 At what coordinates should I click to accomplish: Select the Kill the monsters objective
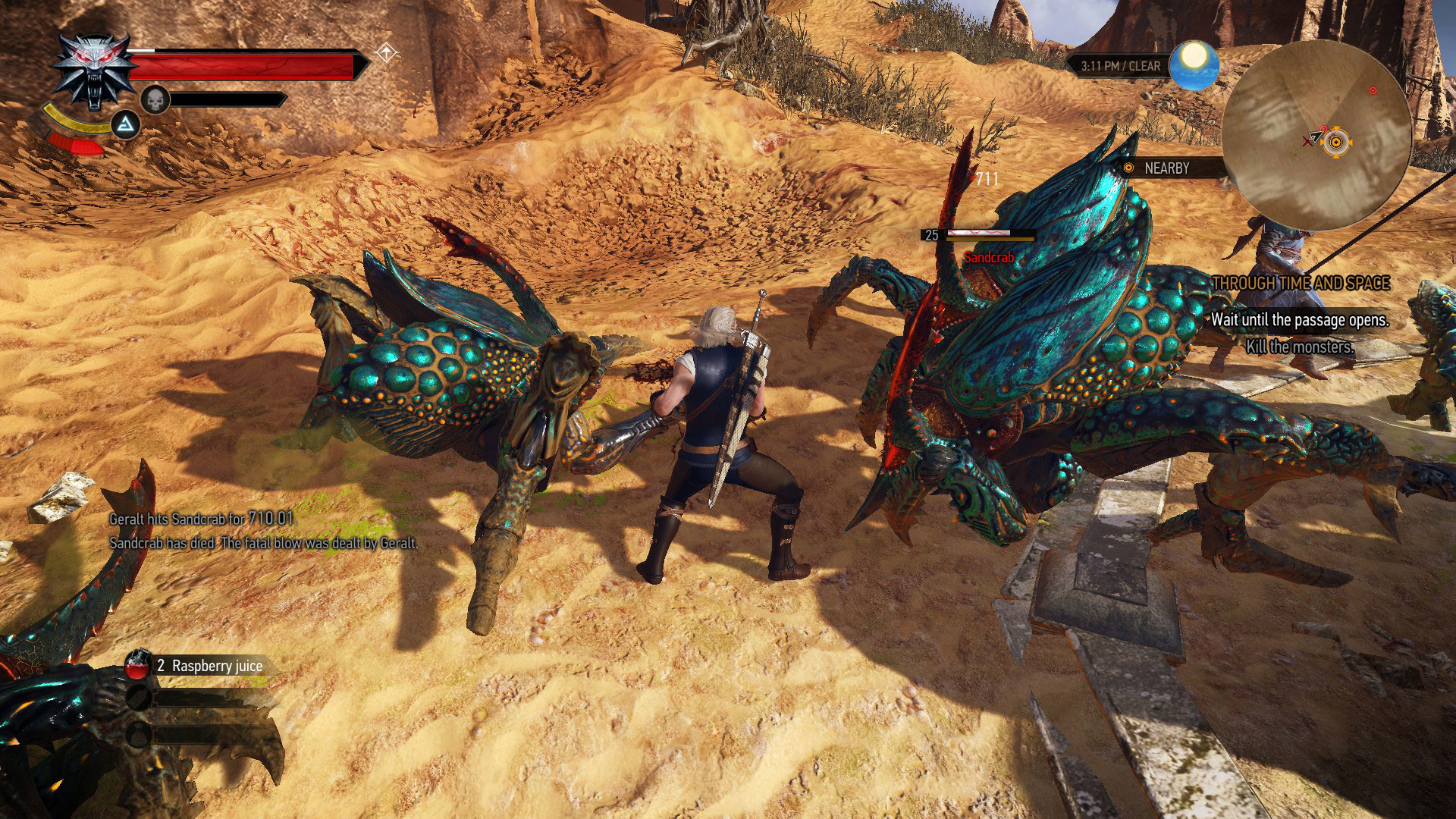(x=1300, y=347)
